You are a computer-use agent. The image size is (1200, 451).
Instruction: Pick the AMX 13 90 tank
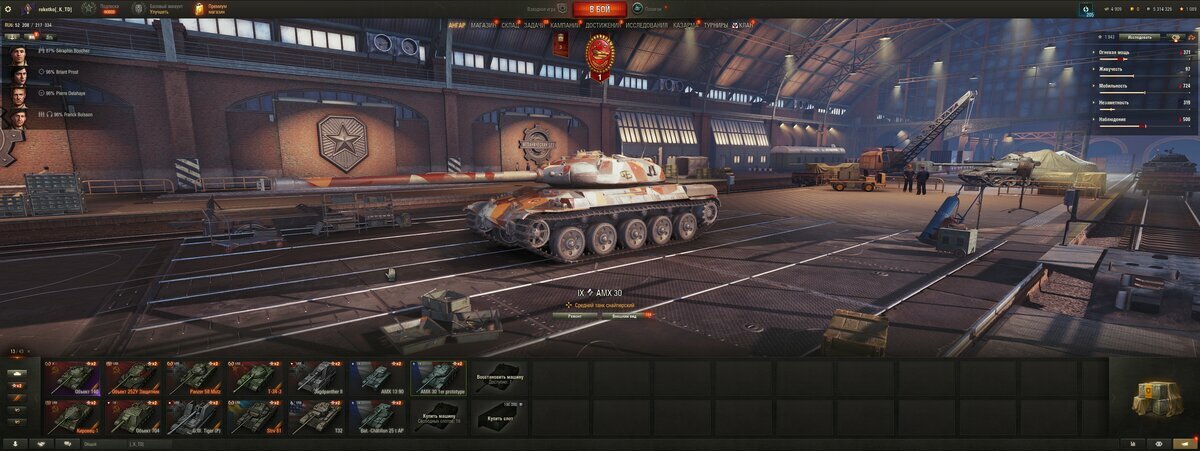tap(378, 378)
